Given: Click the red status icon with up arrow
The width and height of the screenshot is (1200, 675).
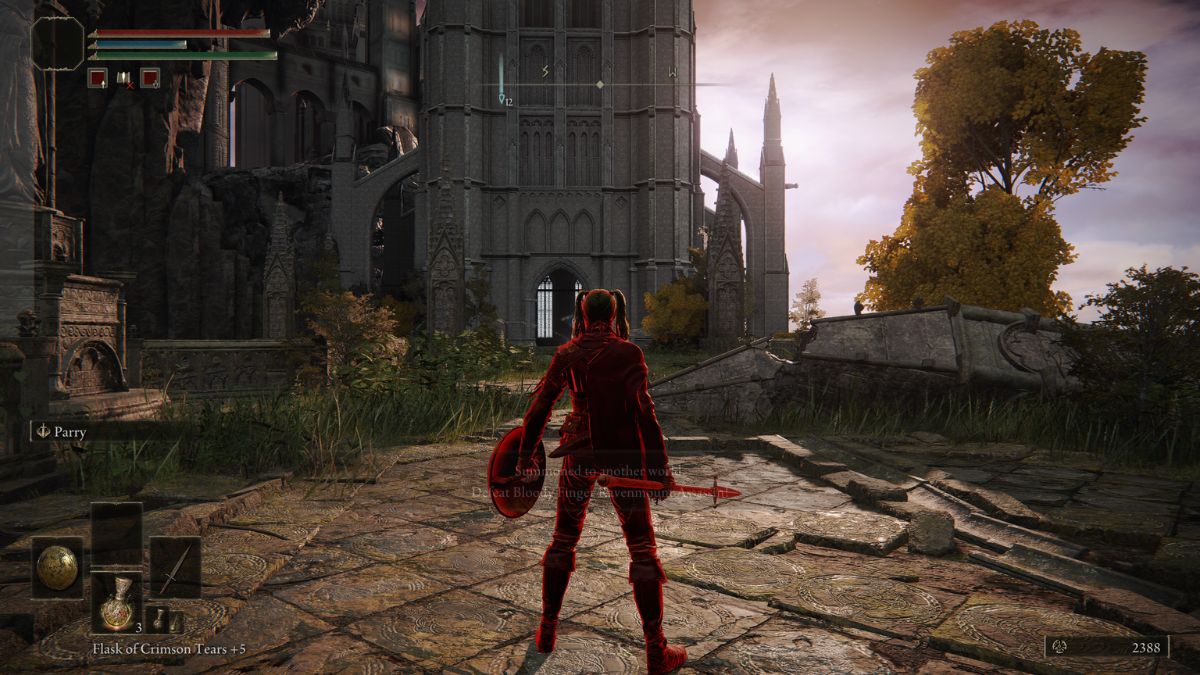Looking at the screenshot, I should pyautogui.click(x=97, y=77).
